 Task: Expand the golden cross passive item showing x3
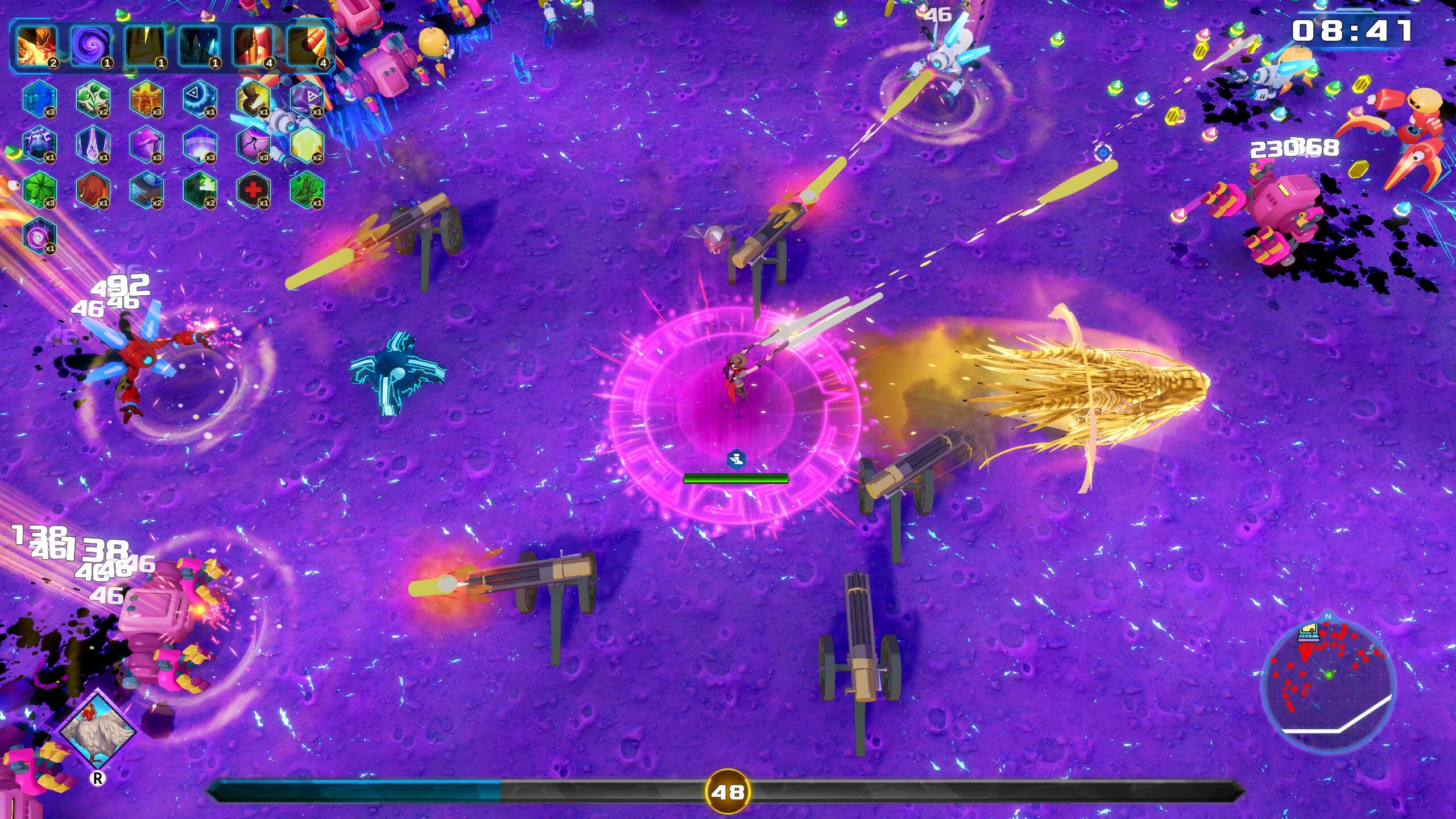146,98
